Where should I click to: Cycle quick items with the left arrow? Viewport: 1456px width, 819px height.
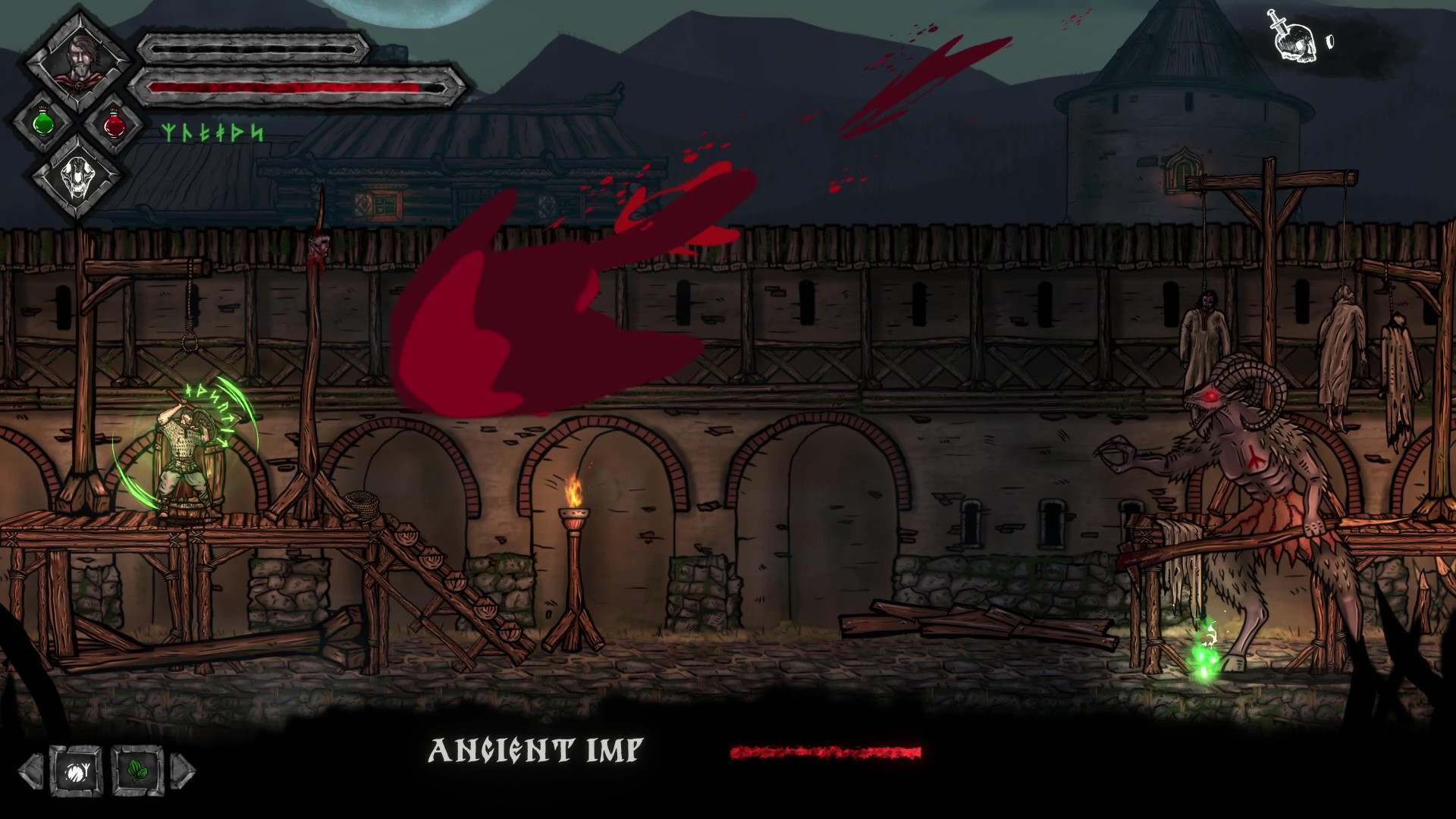(x=31, y=772)
